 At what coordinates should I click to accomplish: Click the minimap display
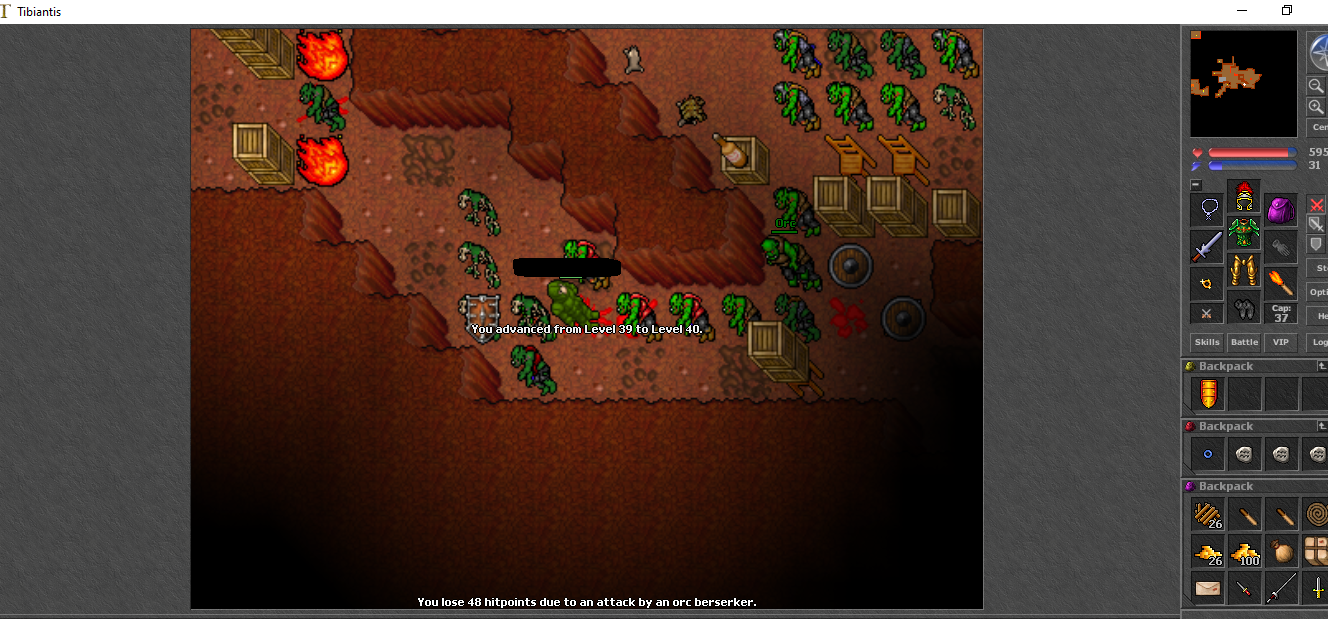pos(1243,84)
